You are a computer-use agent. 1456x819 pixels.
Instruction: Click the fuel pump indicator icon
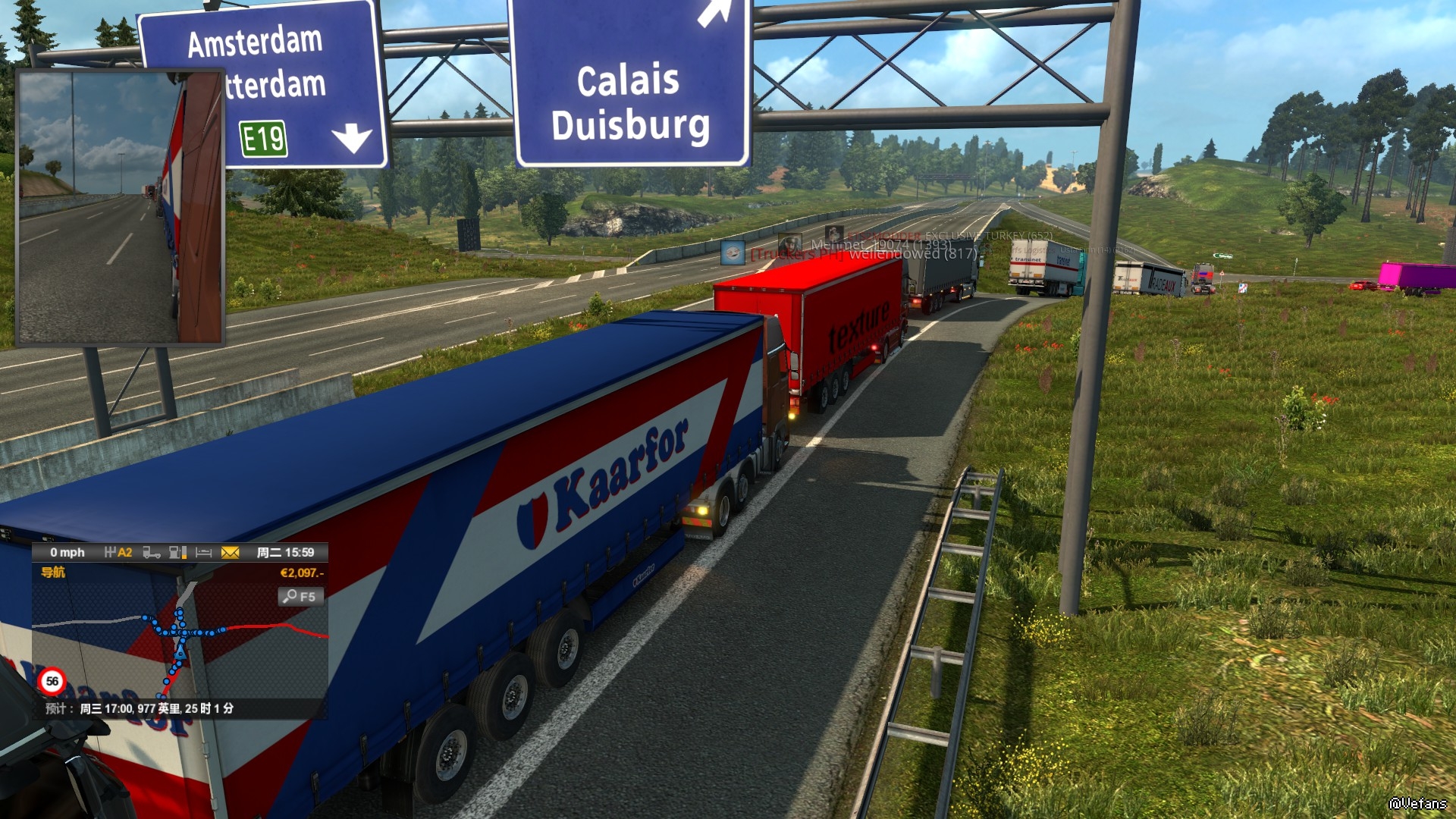click(x=177, y=553)
